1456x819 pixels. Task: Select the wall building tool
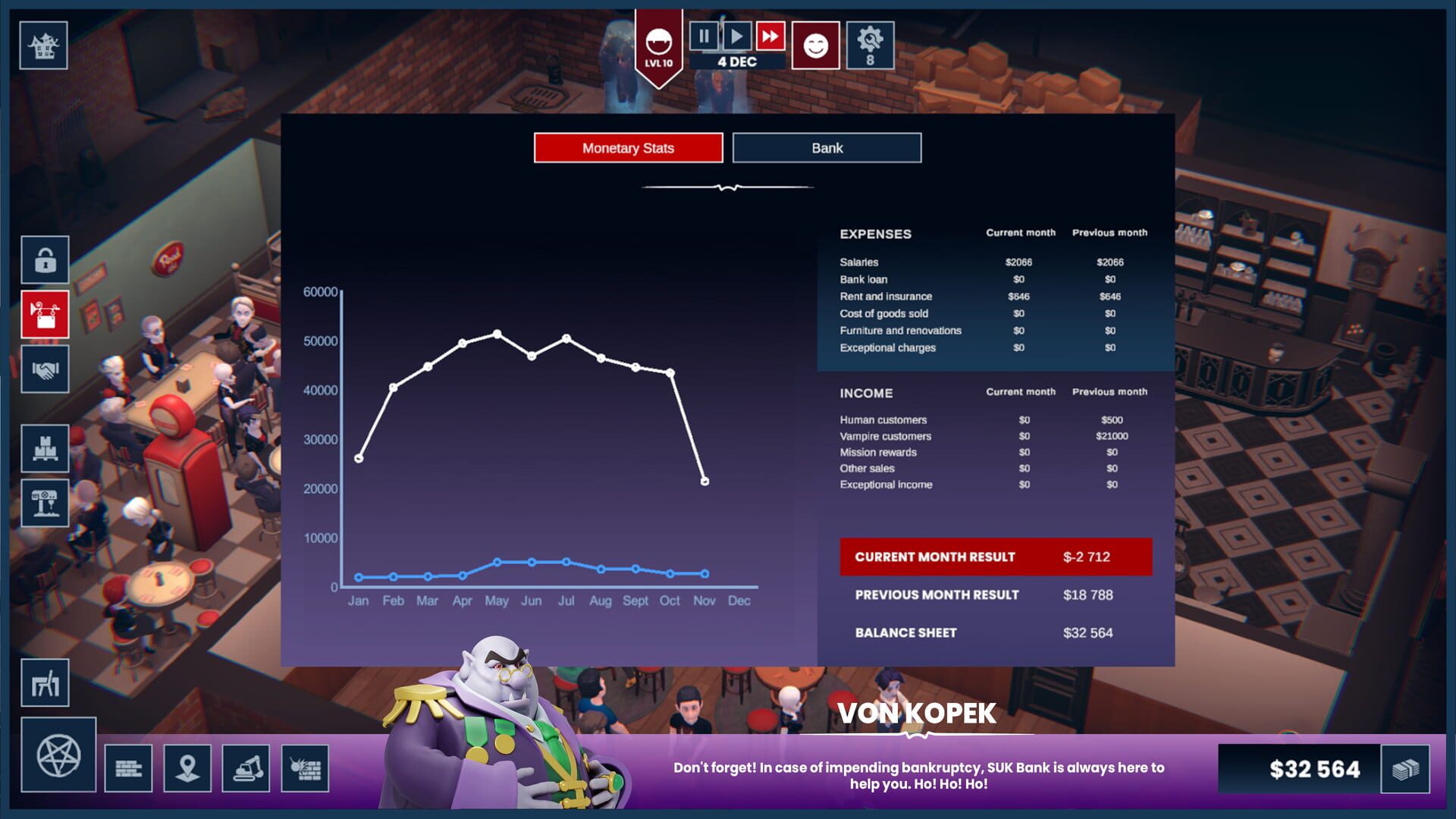point(129,767)
